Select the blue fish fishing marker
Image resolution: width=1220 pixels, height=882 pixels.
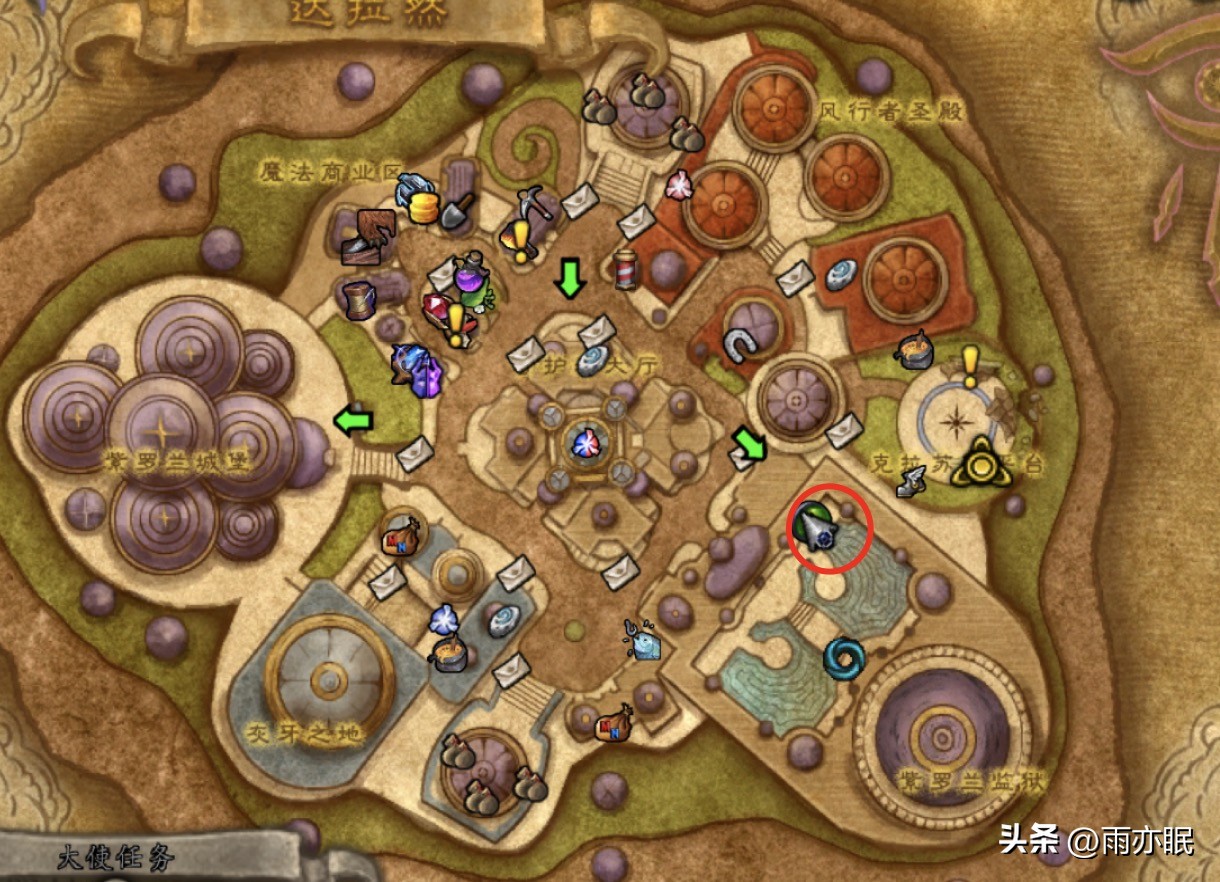[642, 638]
